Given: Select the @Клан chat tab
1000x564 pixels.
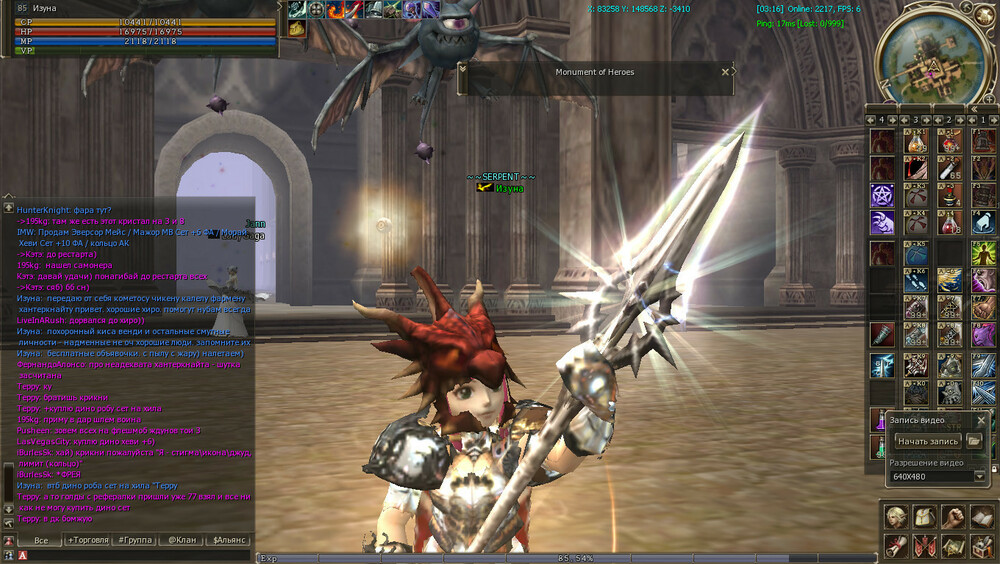Looking at the screenshot, I should (182, 540).
